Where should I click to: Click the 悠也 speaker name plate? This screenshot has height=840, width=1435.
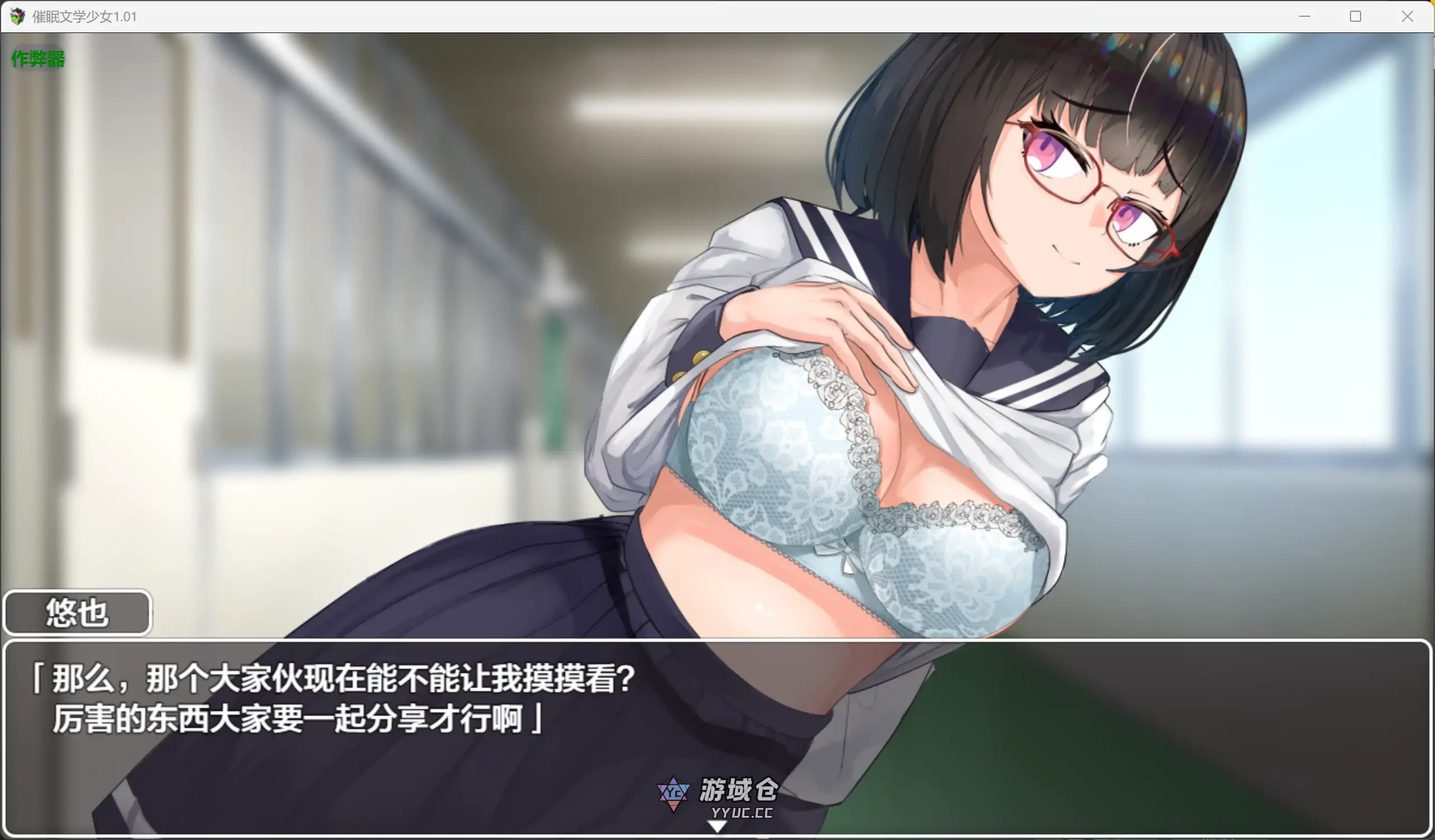point(76,613)
